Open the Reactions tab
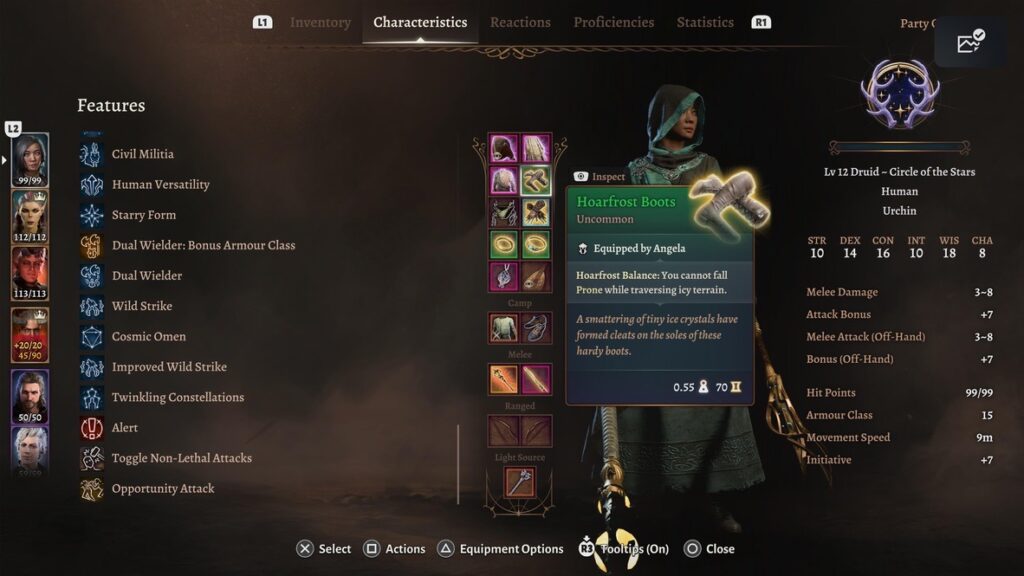This screenshot has width=1024, height=576. click(520, 22)
